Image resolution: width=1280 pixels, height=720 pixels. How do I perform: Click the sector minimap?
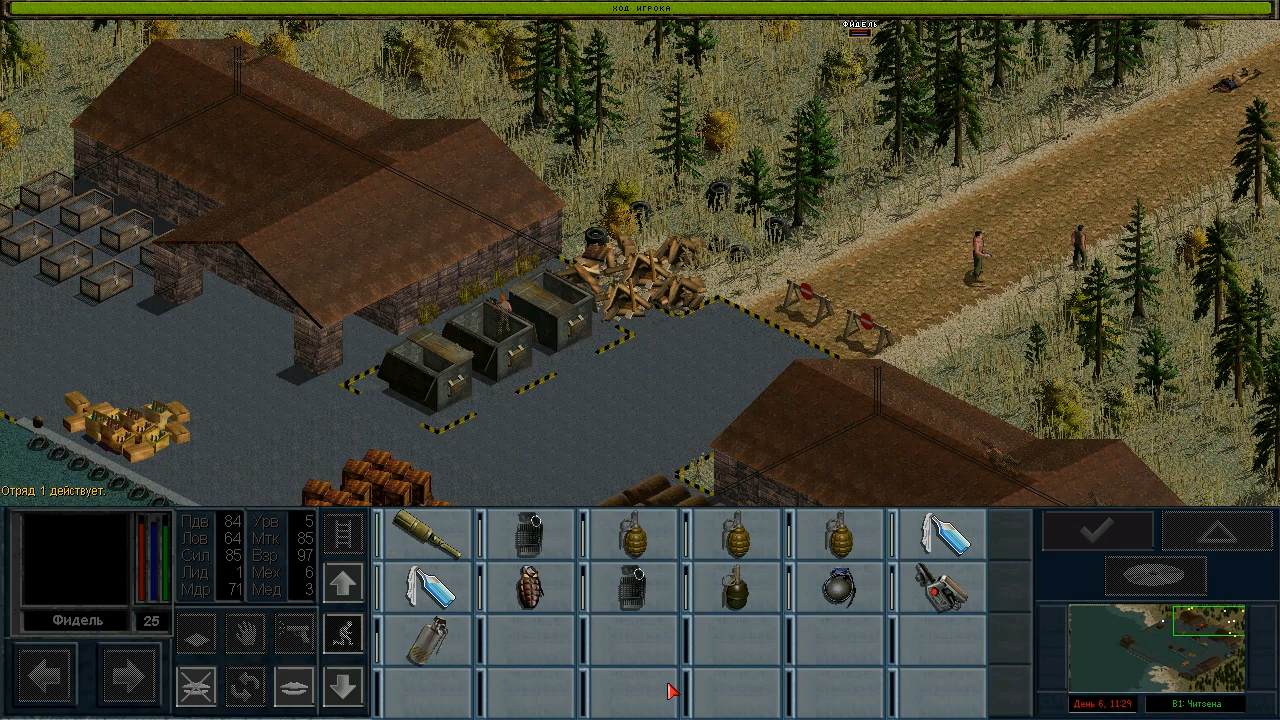1157,648
